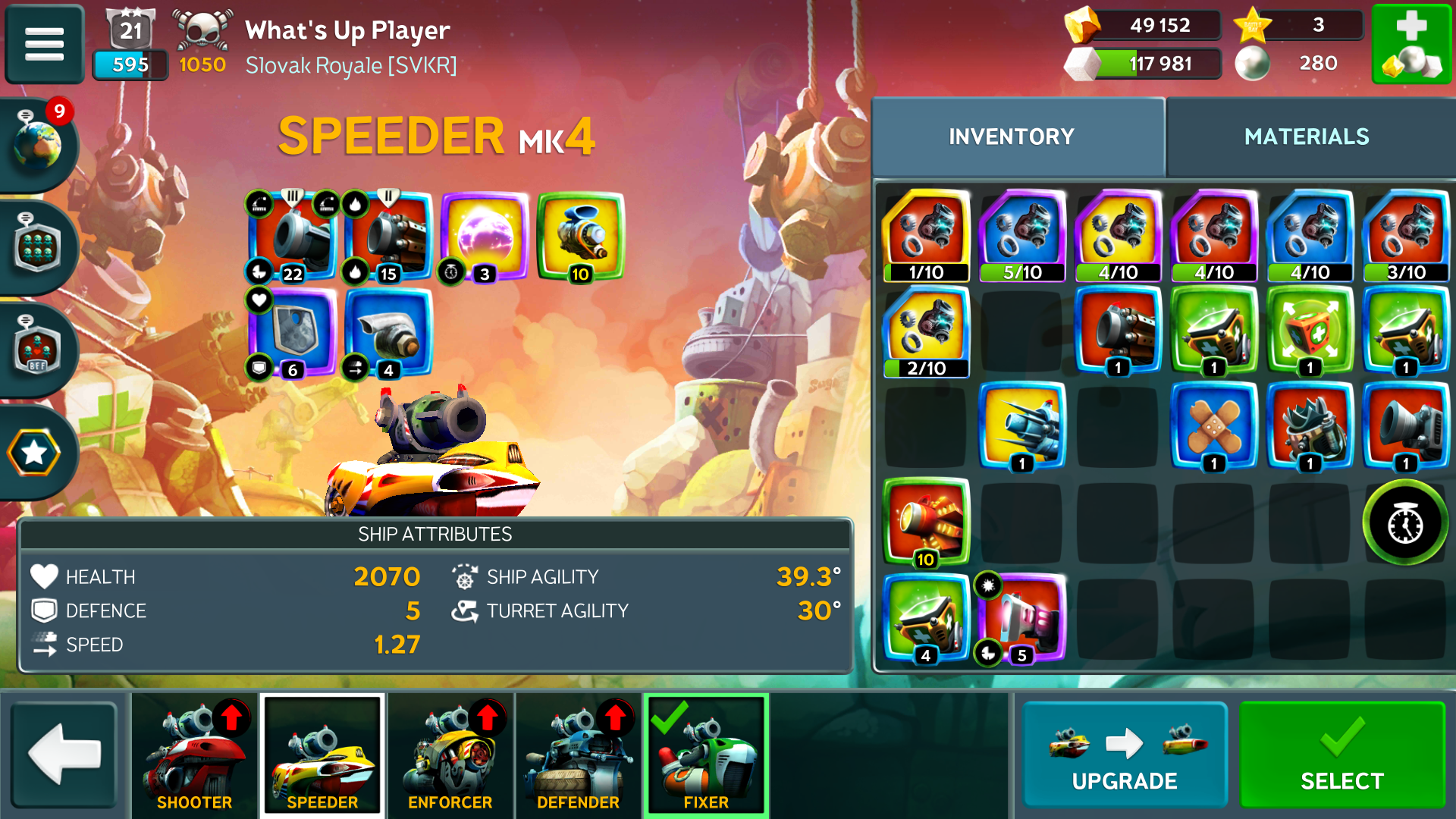
Task: Click the stopwatch timer button in inventory
Action: [1405, 523]
